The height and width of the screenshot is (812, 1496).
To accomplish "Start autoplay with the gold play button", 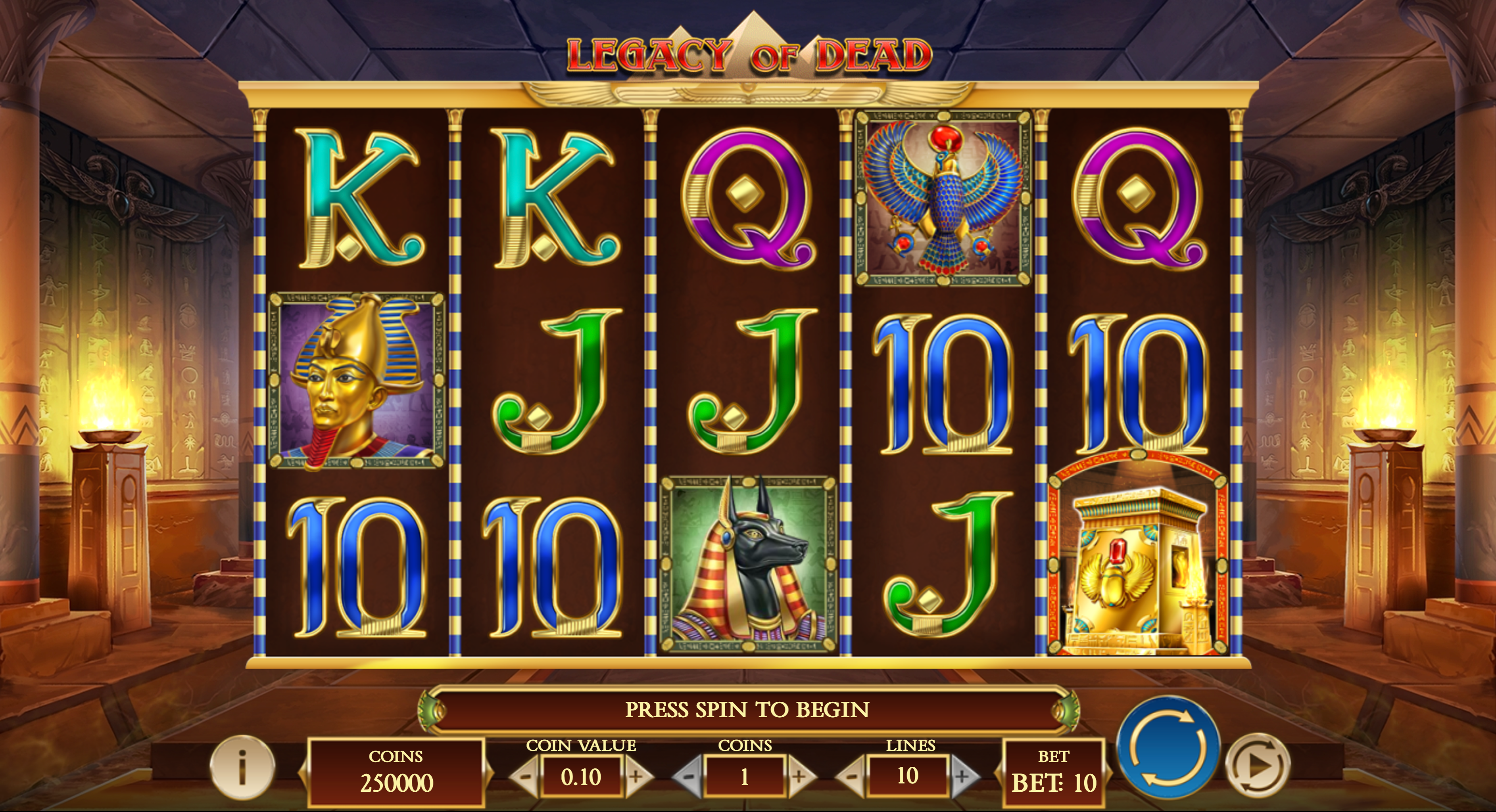I will (x=1257, y=766).
